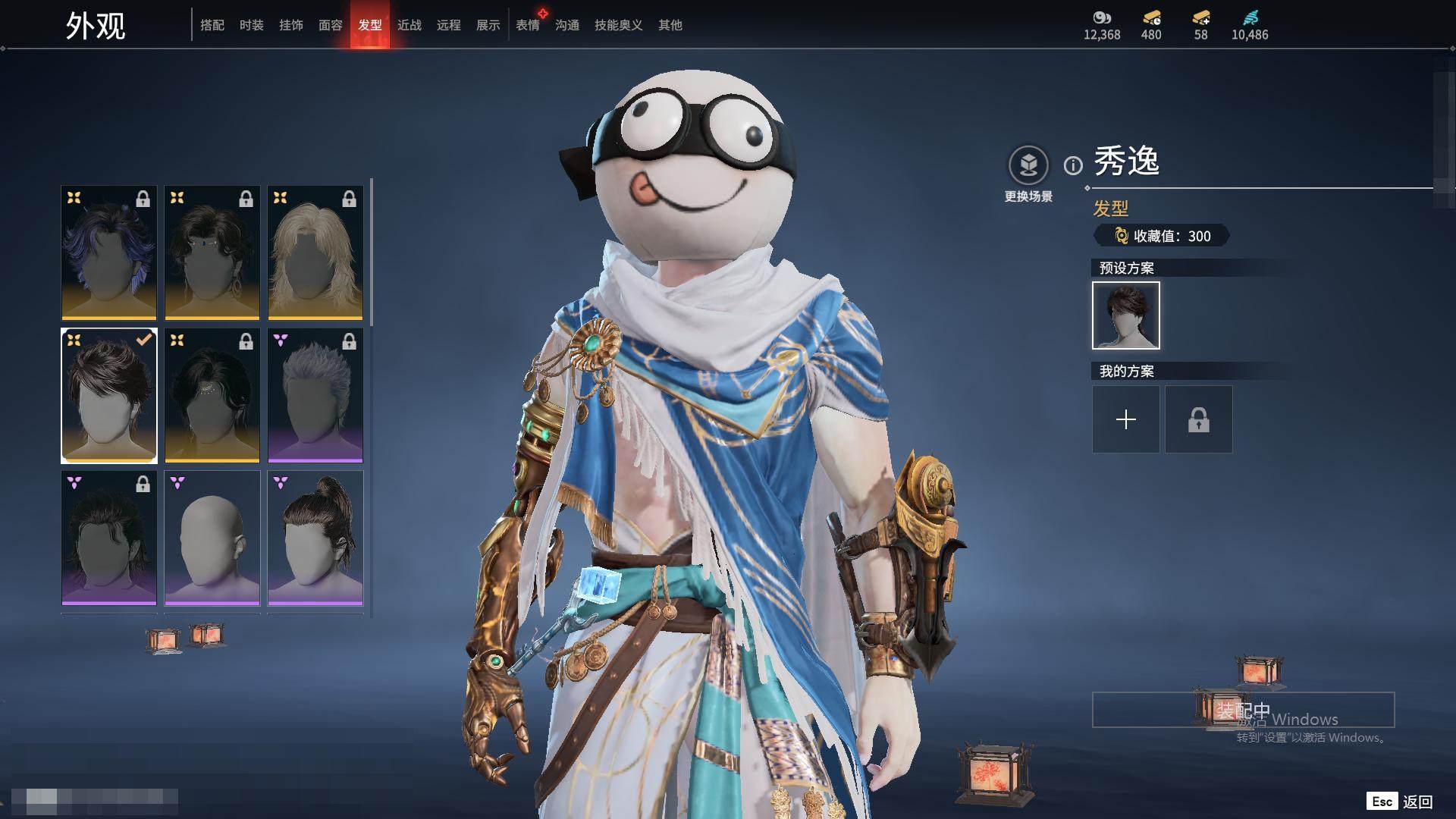Viewport: 1456px width, 819px height.
Task: Switch to the 技能奥义 tab
Action: coord(618,25)
